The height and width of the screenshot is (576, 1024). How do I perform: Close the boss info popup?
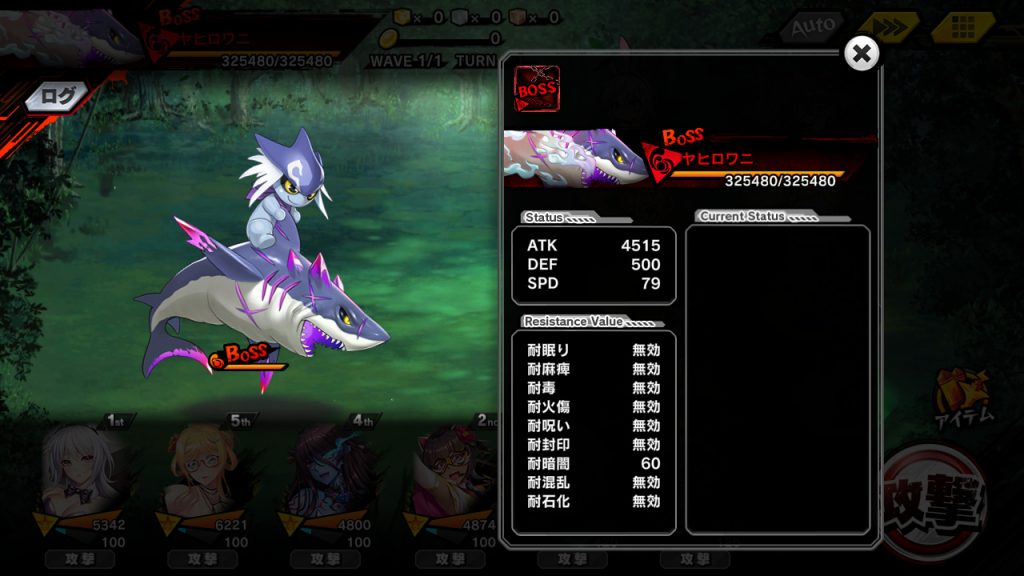point(861,53)
